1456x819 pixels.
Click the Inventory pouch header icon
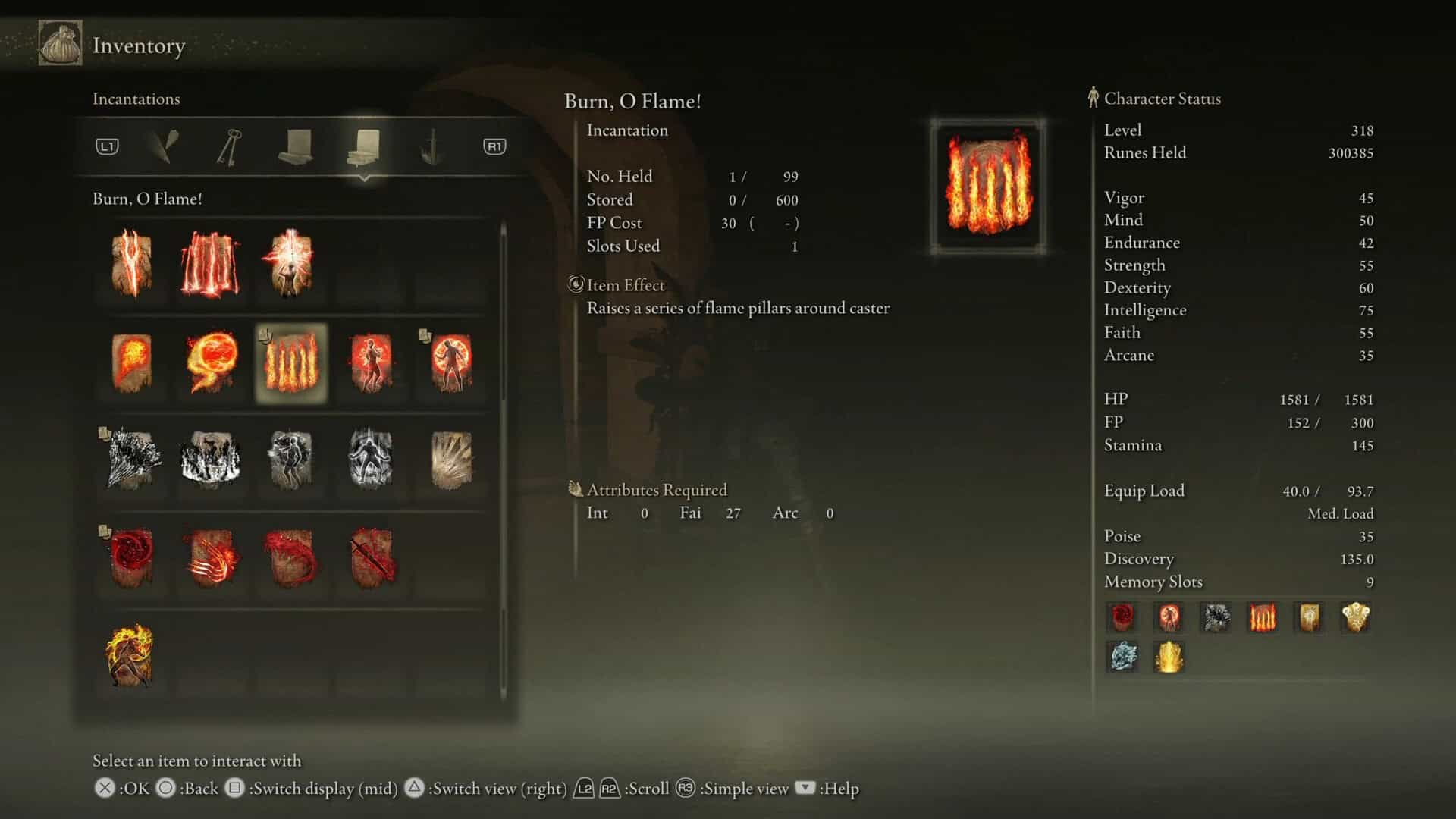(x=61, y=44)
